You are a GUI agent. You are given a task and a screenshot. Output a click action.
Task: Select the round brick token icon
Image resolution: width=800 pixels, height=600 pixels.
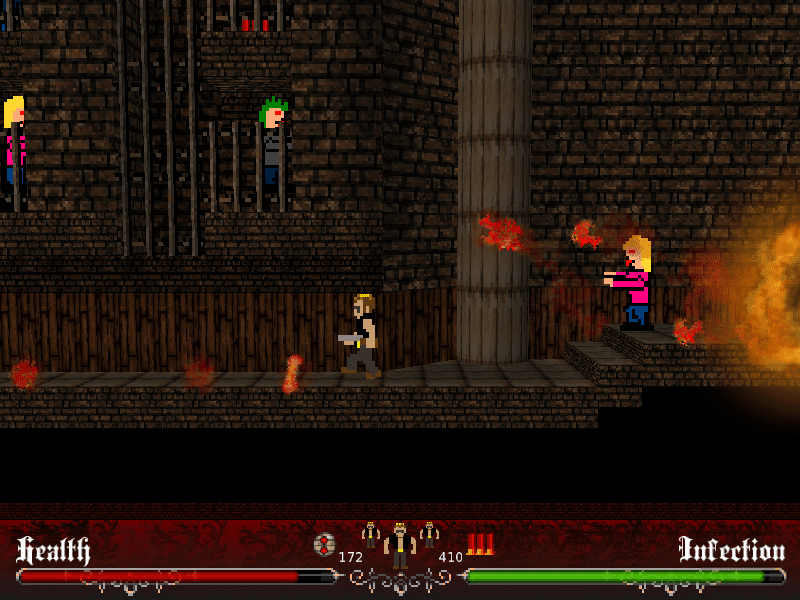tap(324, 545)
